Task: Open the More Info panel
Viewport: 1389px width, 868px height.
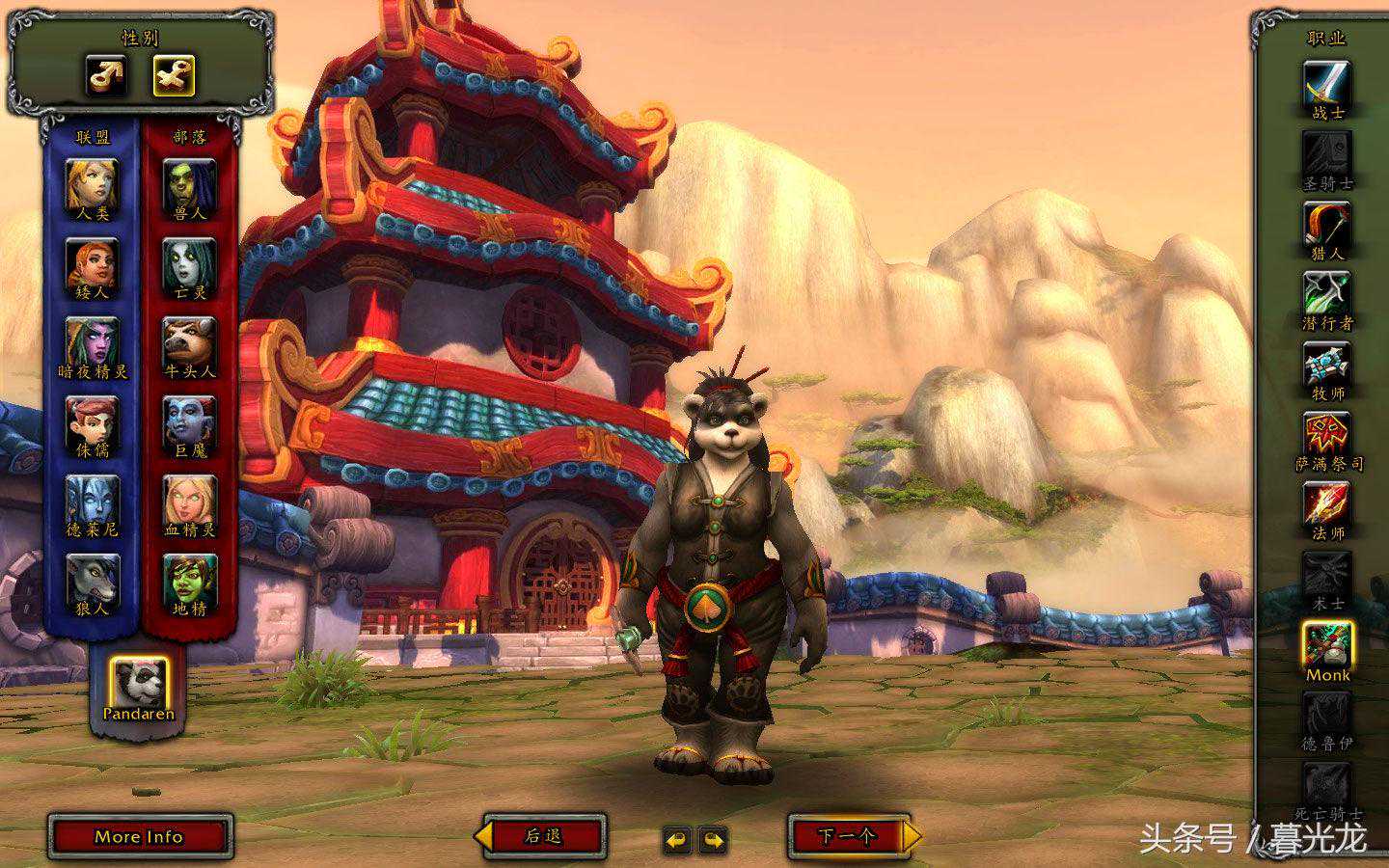Action: [x=140, y=836]
